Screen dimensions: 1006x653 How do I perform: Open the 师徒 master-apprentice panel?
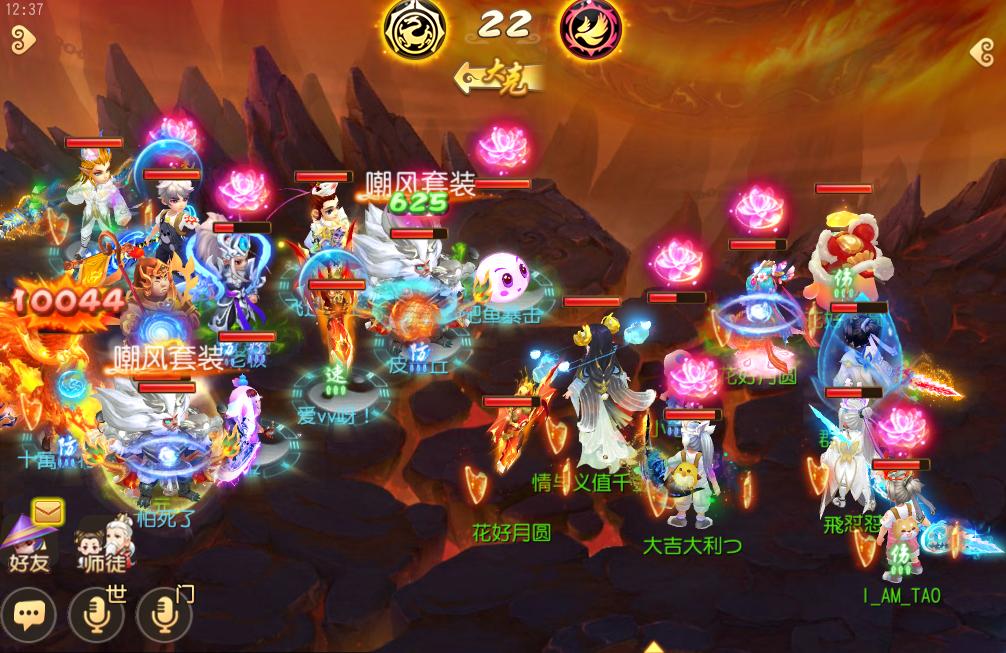(104, 547)
